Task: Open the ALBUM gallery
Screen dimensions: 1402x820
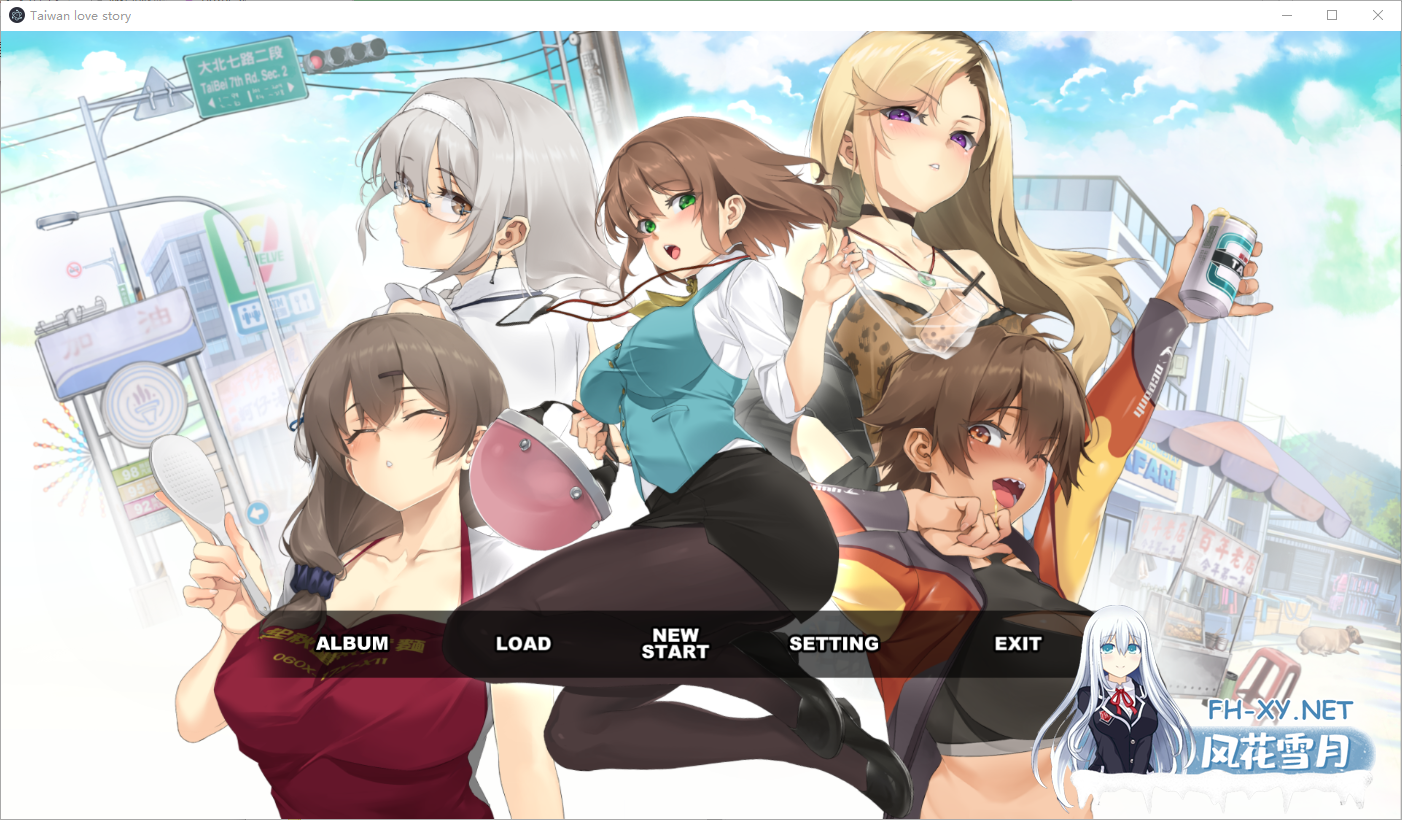Action: tap(352, 644)
